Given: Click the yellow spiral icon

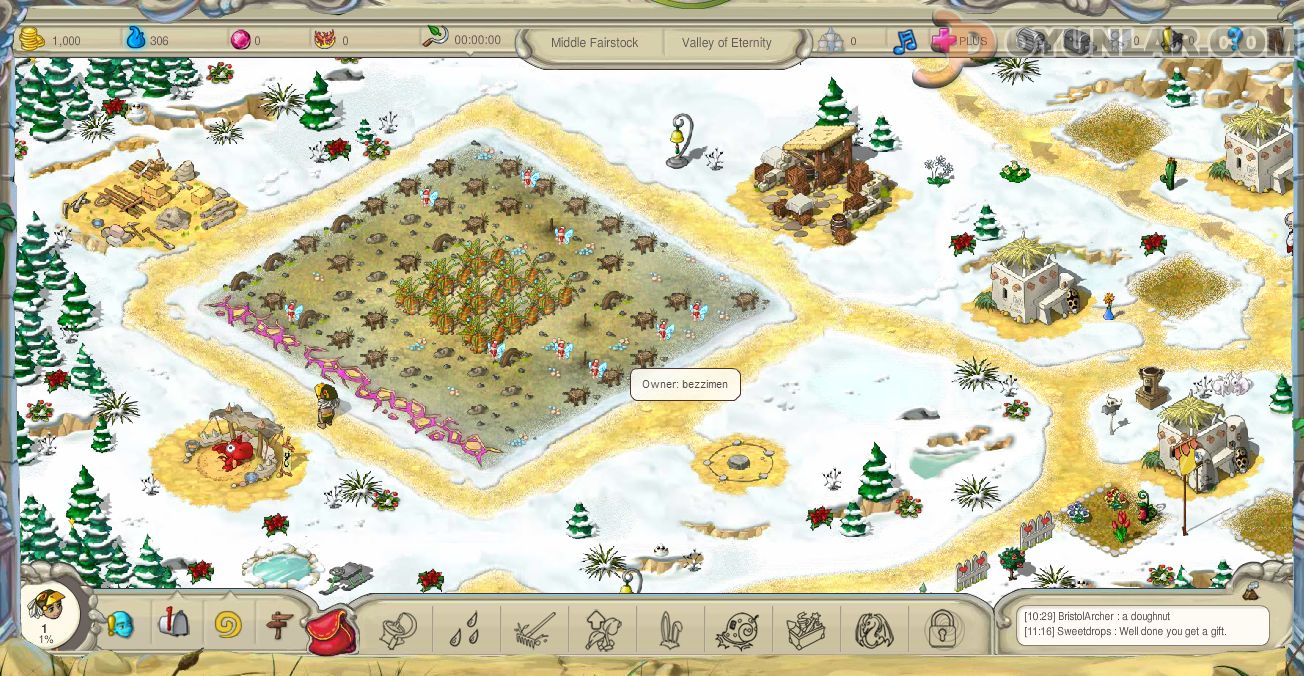Looking at the screenshot, I should (228, 626).
